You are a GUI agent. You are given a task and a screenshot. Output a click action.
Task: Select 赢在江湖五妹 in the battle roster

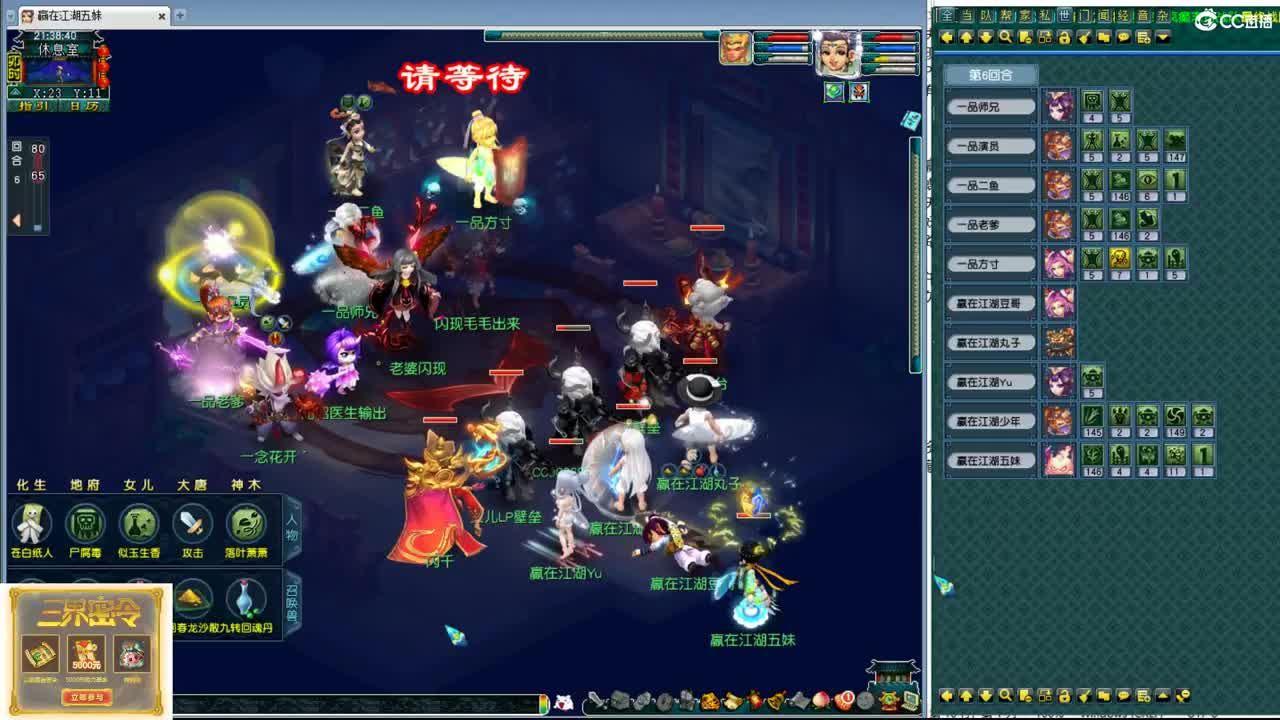pyautogui.click(x=988, y=460)
